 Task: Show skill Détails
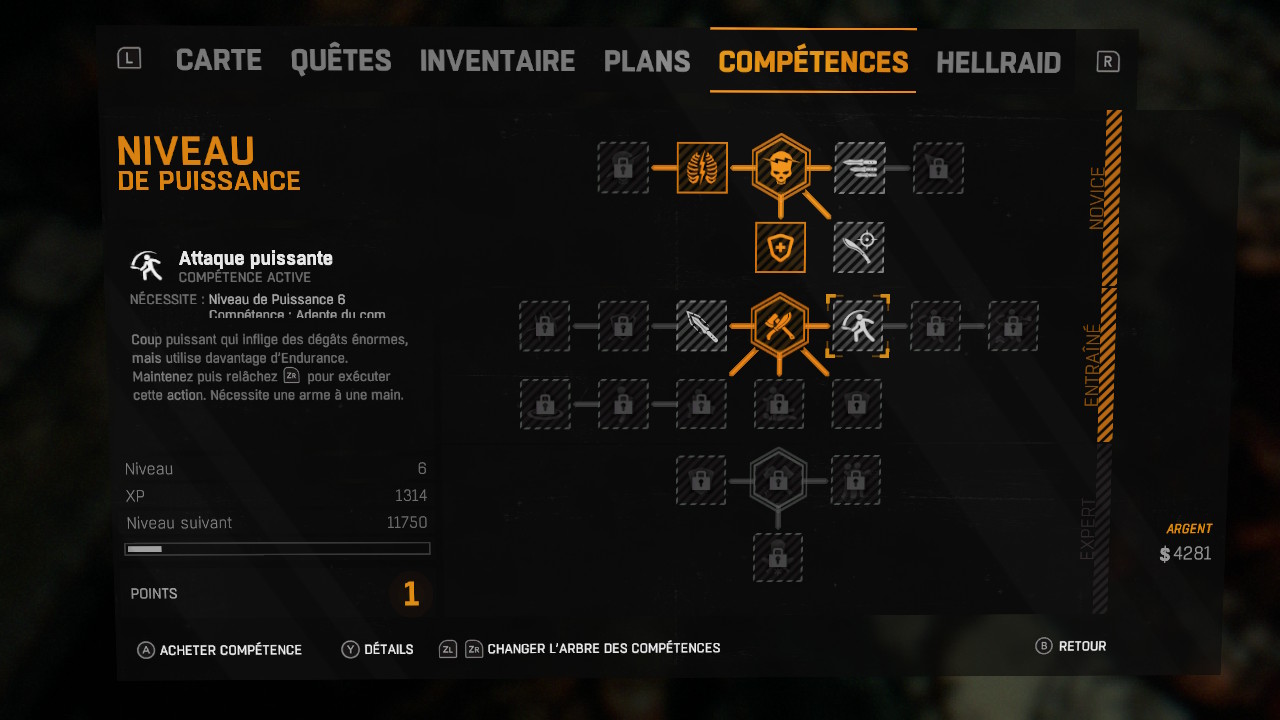click(378, 649)
